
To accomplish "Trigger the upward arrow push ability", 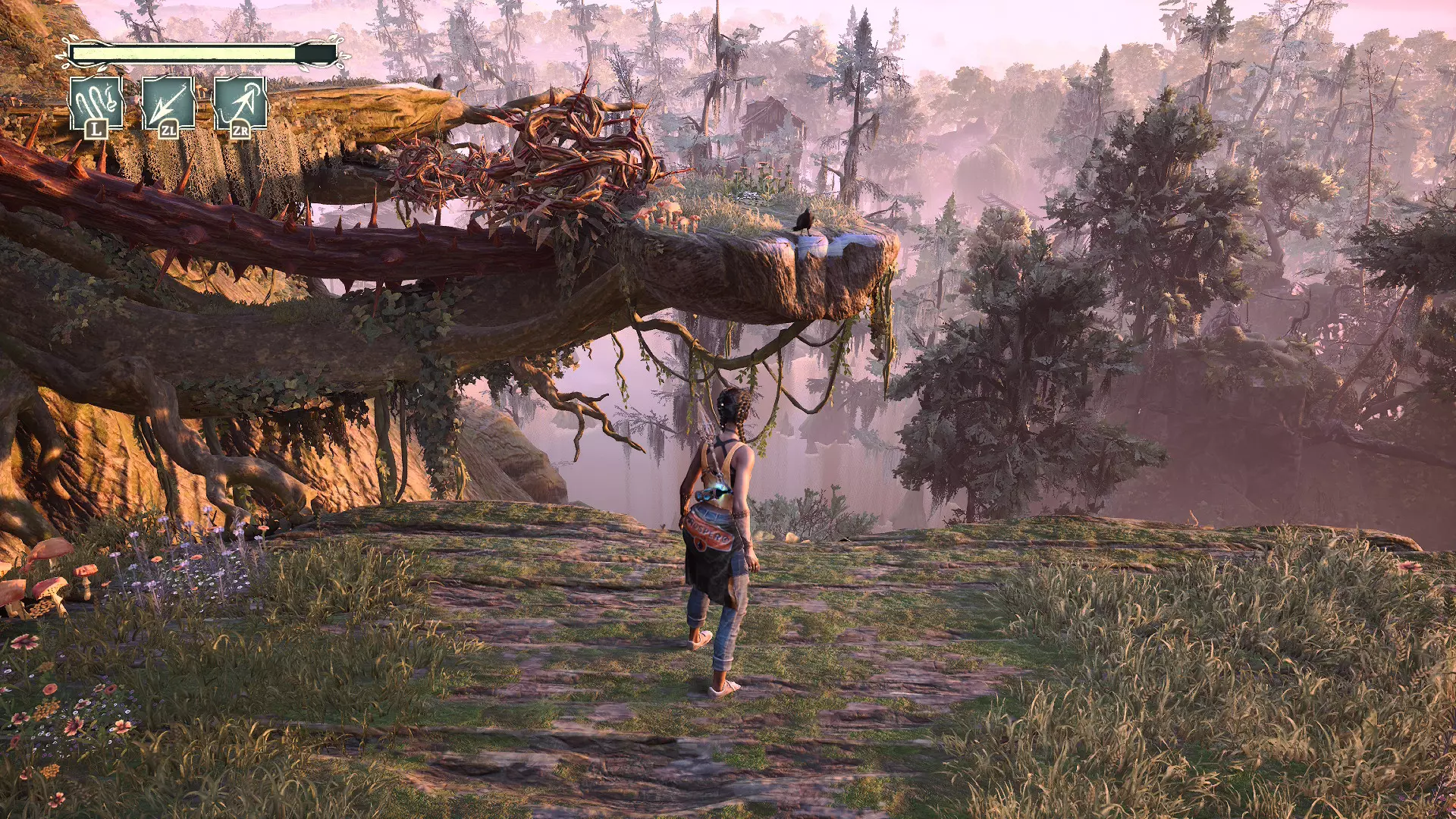I will (x=240, y=105).
